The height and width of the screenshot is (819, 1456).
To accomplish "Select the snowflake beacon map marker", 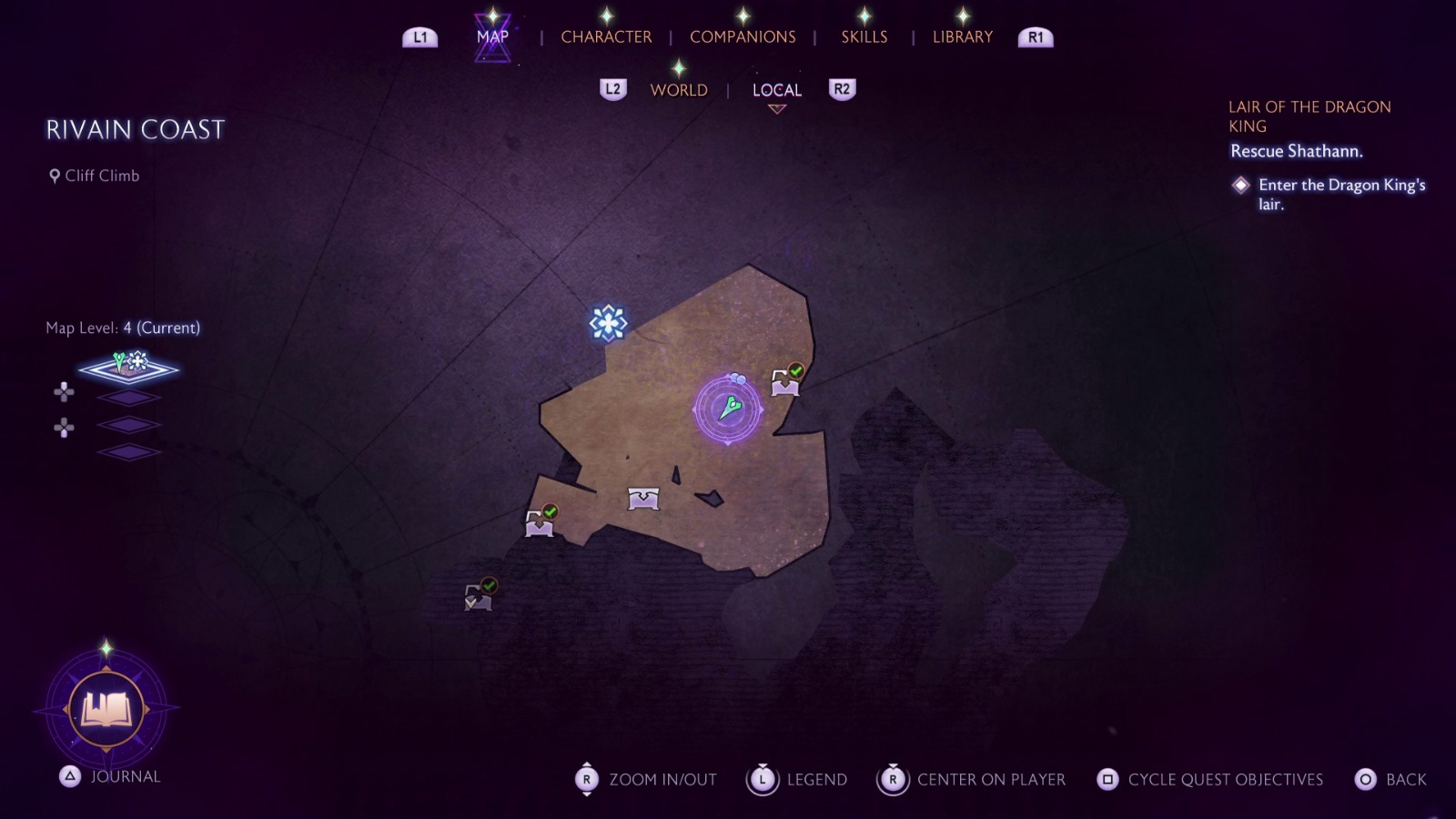I will coord(608,323).
